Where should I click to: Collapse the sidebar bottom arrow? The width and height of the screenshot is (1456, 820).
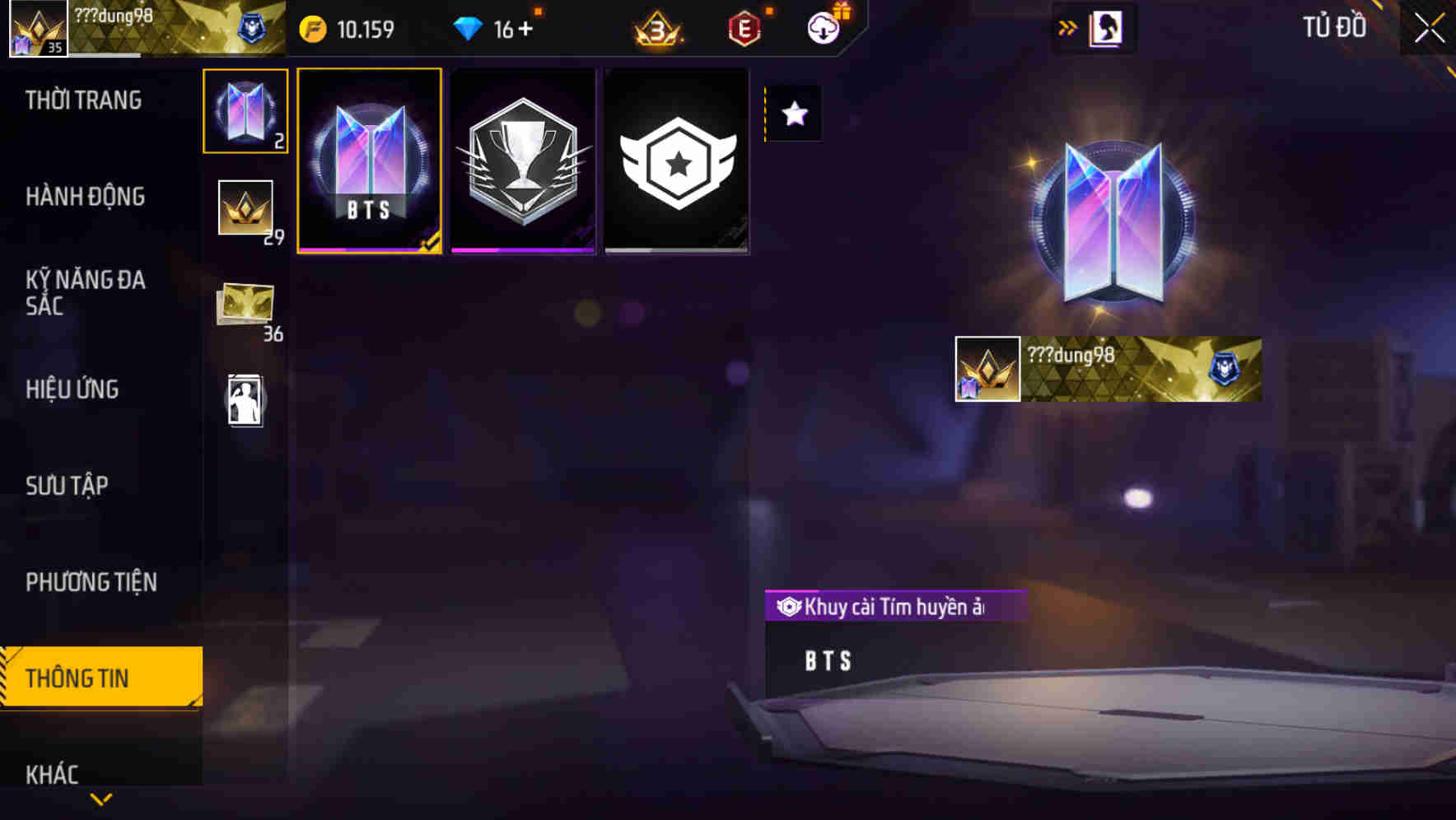point(99,799)
